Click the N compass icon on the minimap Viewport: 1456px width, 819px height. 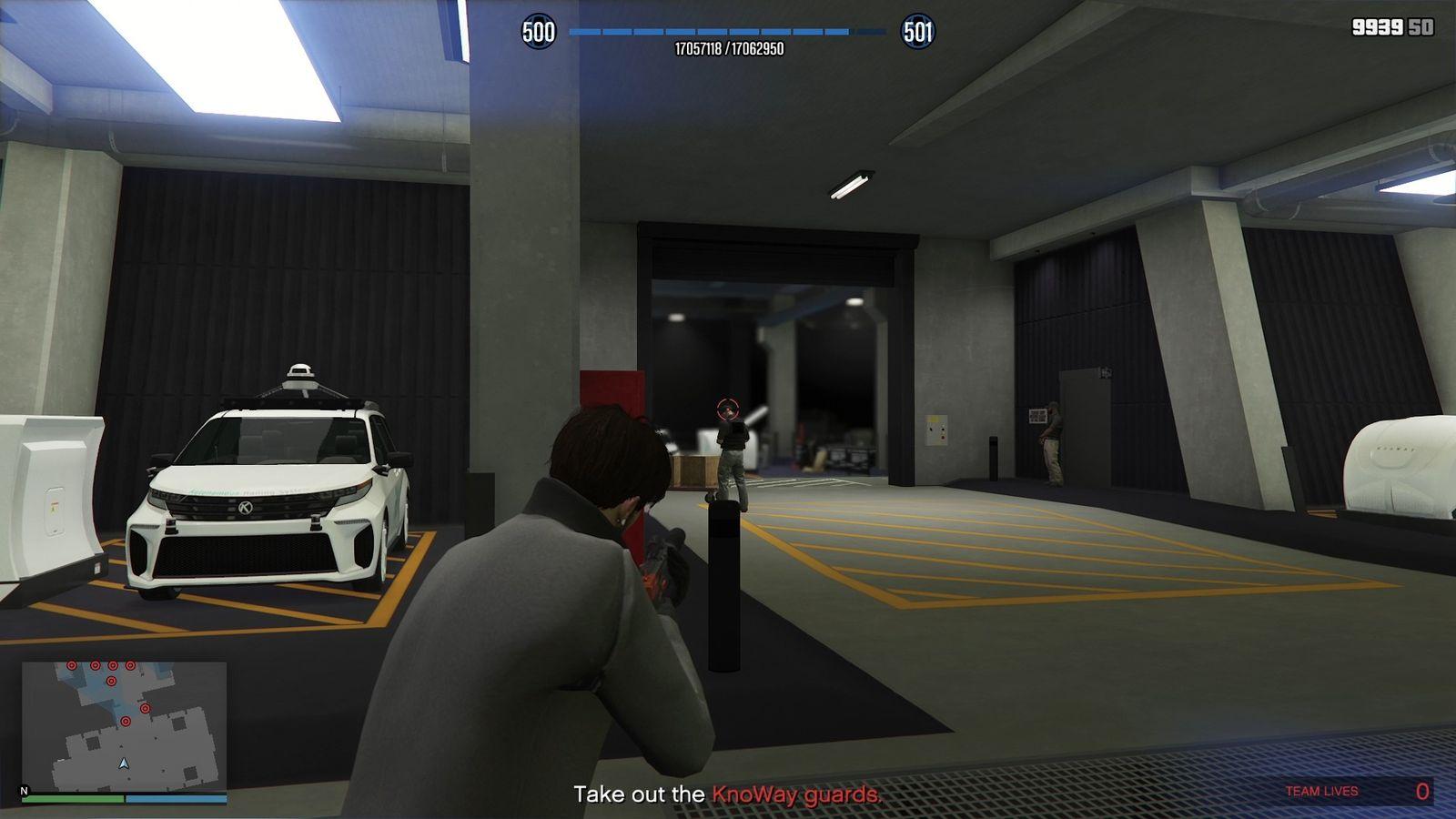point(24,790)
